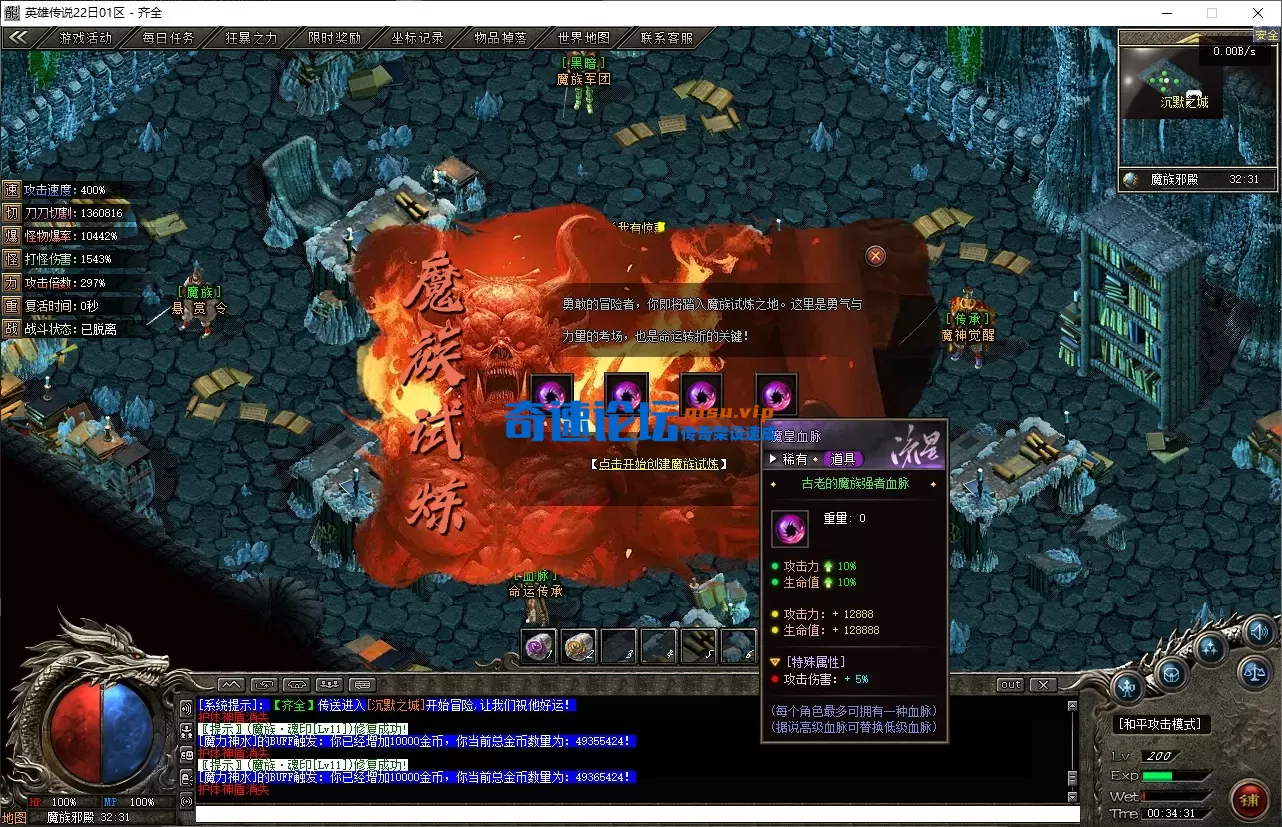
Task: Open the 限时奖励 timed rewards menu
Action: coord(334,38)
